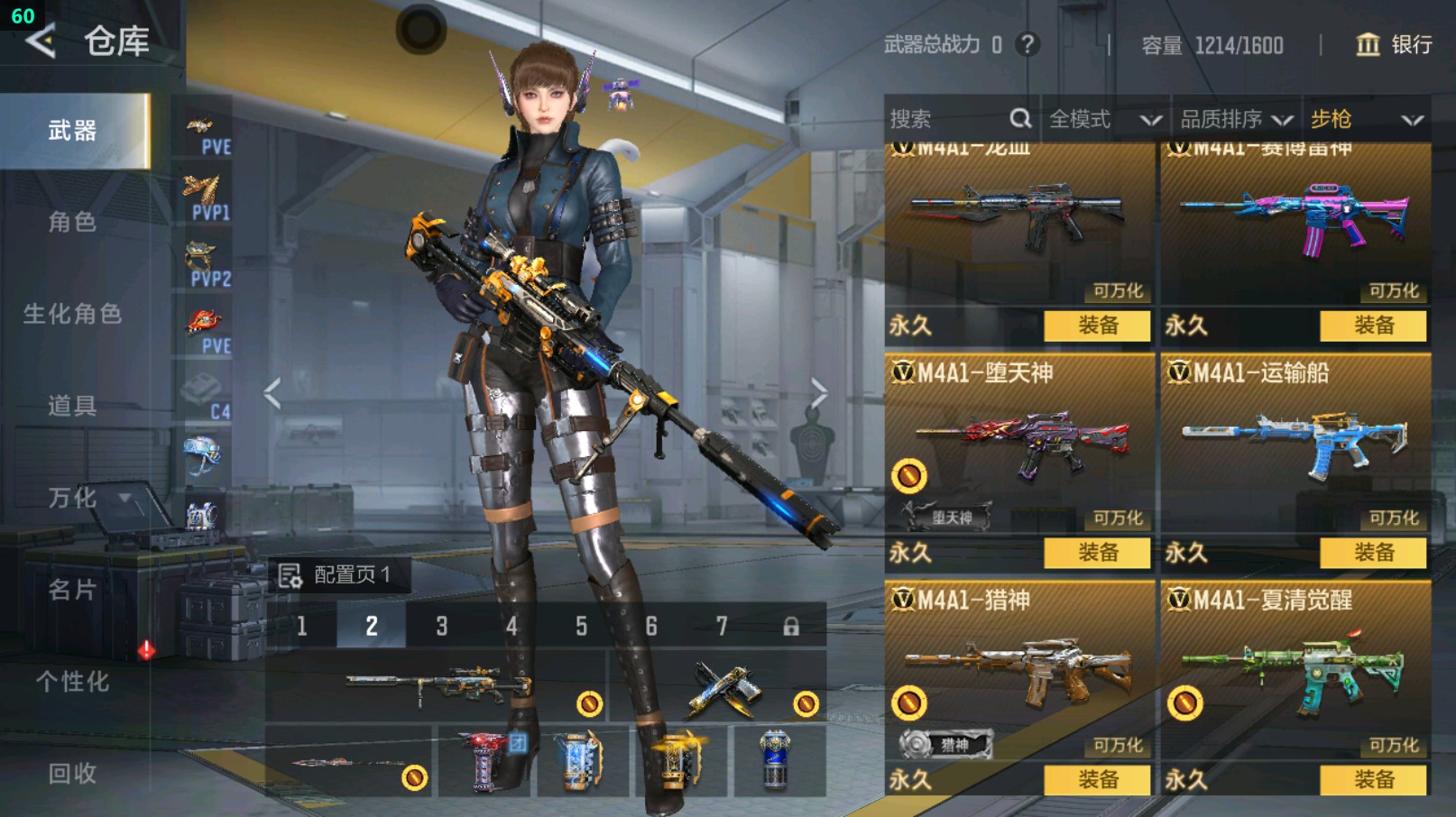Switch to loadout slot 3

point(442,626)
